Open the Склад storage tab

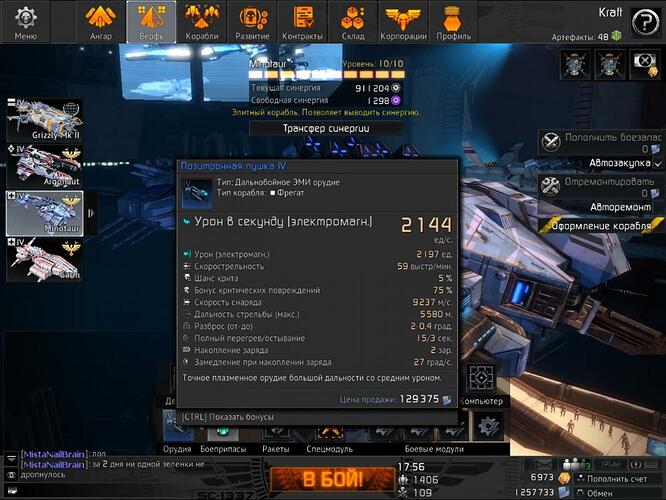click(x=352, y=21)
